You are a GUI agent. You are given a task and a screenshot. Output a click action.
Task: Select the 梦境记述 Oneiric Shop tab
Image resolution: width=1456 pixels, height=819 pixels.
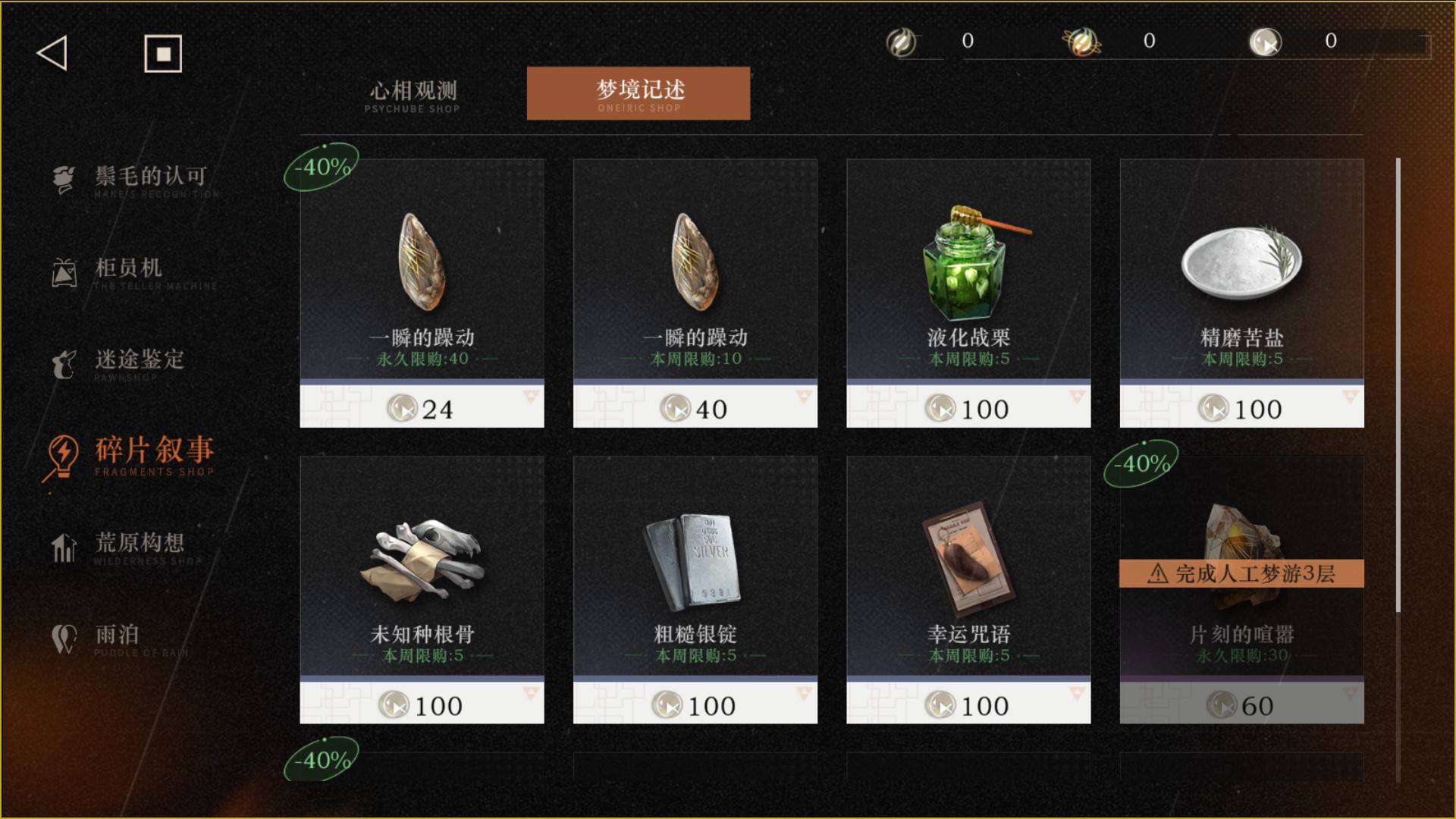(639, 93)
